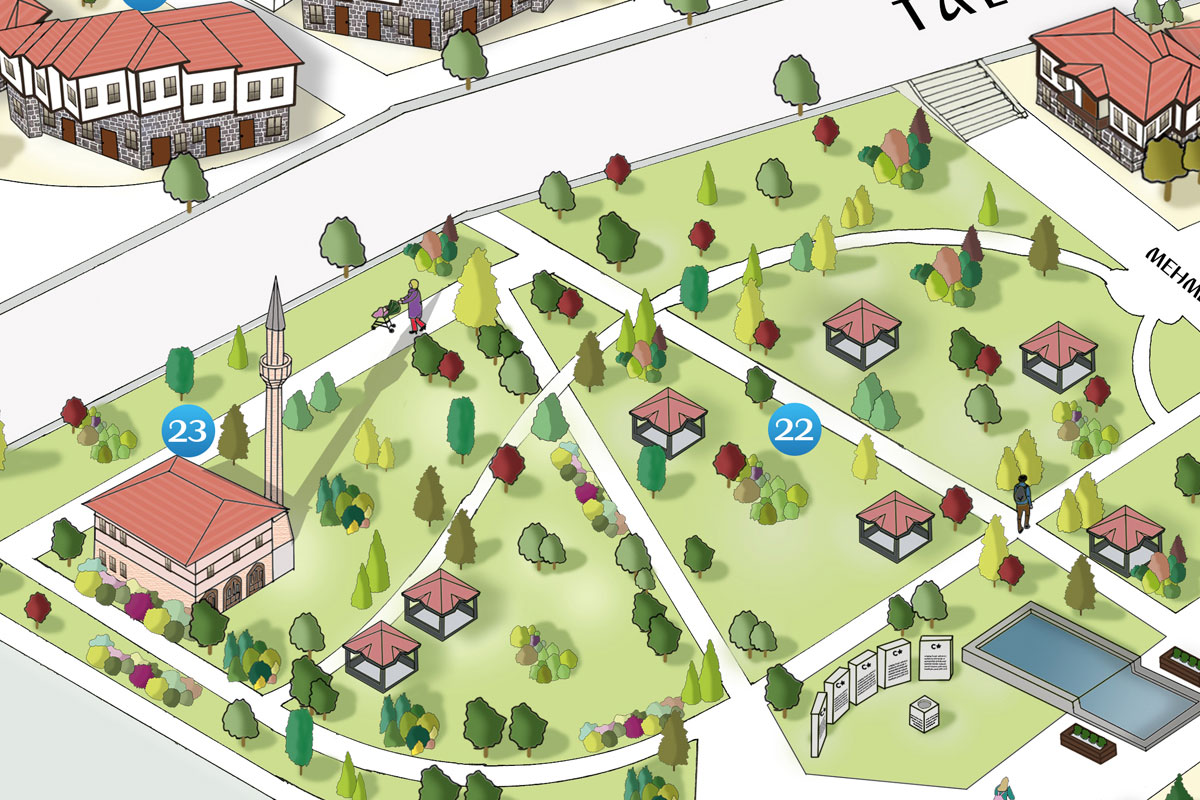The width and height of the screenshot is (1200, 800).
Task: Select the blue map marker numbered 22
Action: [x=794, y=431]
